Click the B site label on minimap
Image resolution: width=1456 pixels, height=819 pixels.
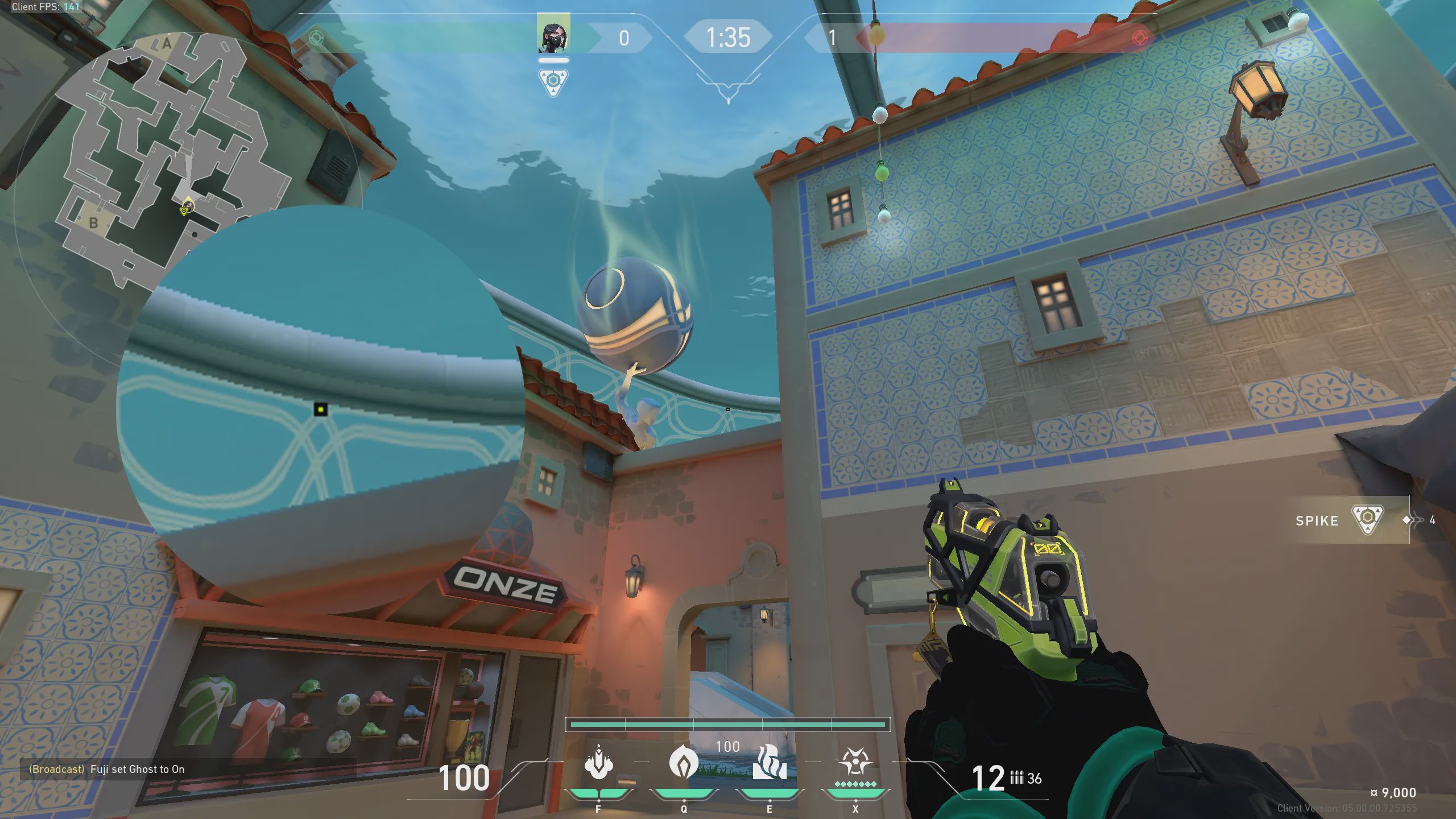coord(94,223)
